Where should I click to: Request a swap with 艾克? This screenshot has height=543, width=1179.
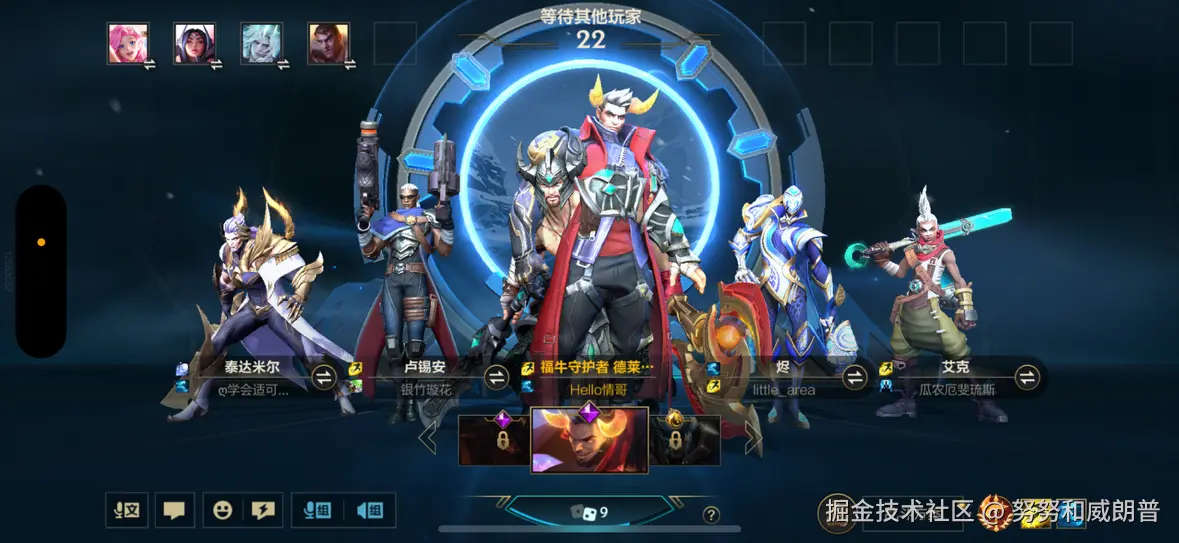click(1027, 377)
